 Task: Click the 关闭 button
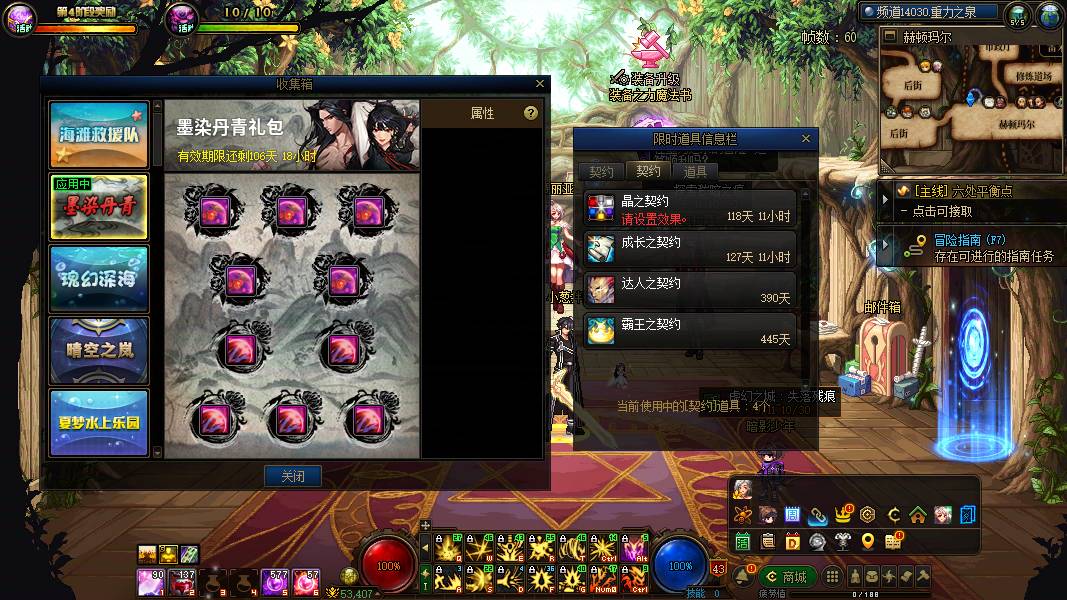point(293,476)
